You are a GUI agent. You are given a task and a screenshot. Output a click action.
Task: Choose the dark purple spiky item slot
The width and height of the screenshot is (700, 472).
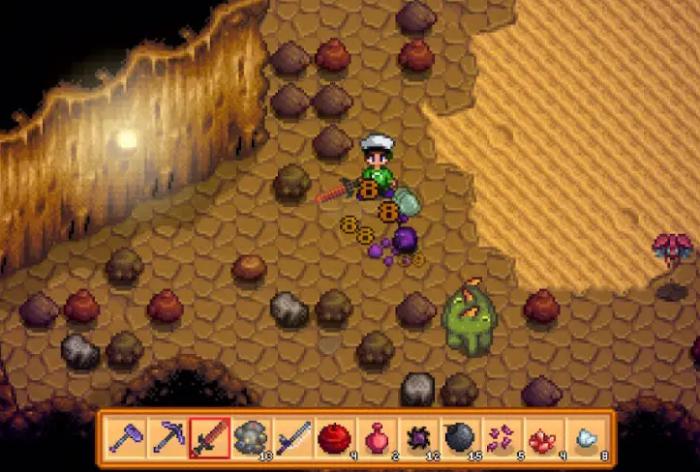coord(419,438)
